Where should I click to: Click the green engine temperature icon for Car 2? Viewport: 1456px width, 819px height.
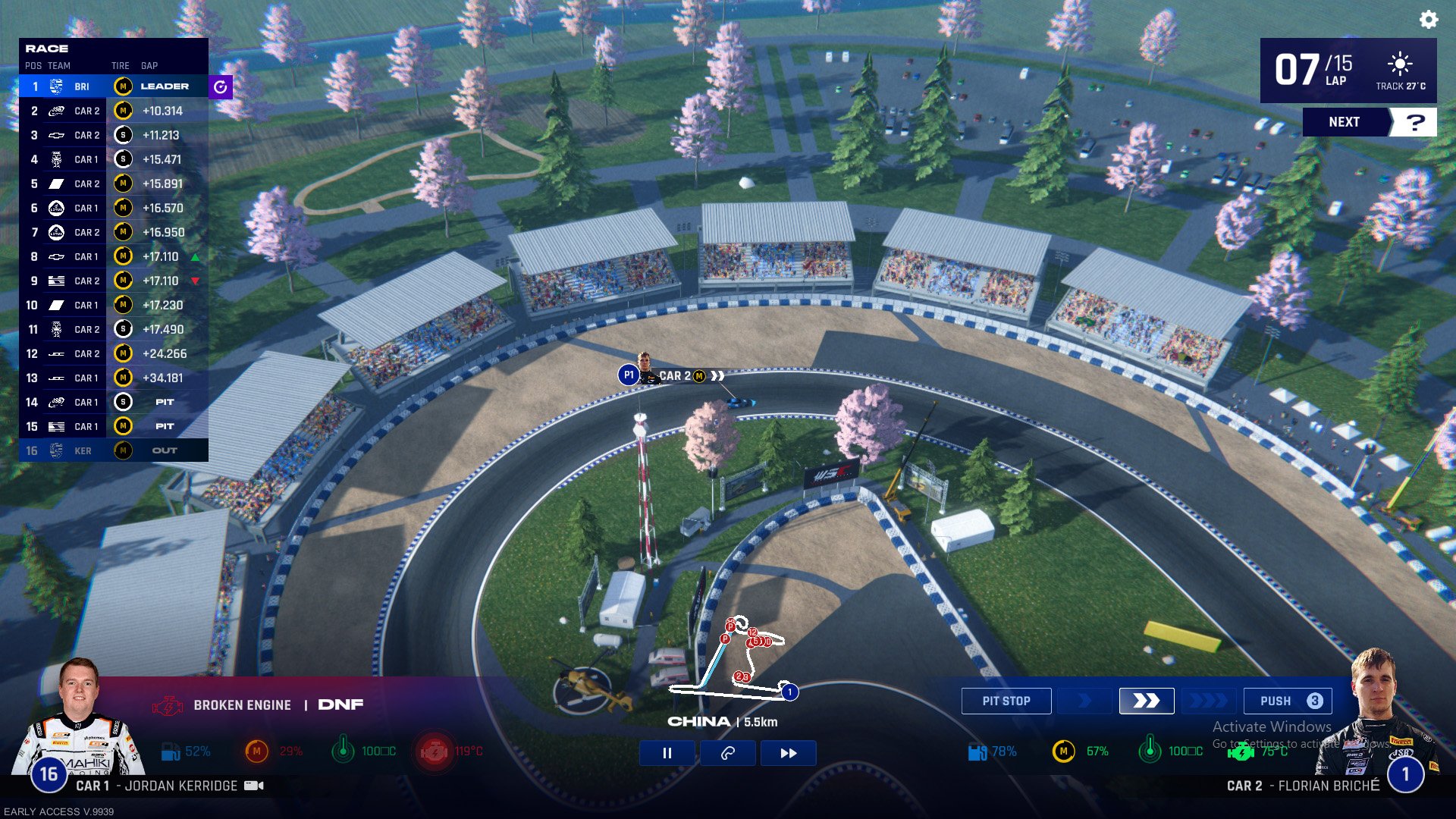pyautogui.click(x=1241, y=753)
